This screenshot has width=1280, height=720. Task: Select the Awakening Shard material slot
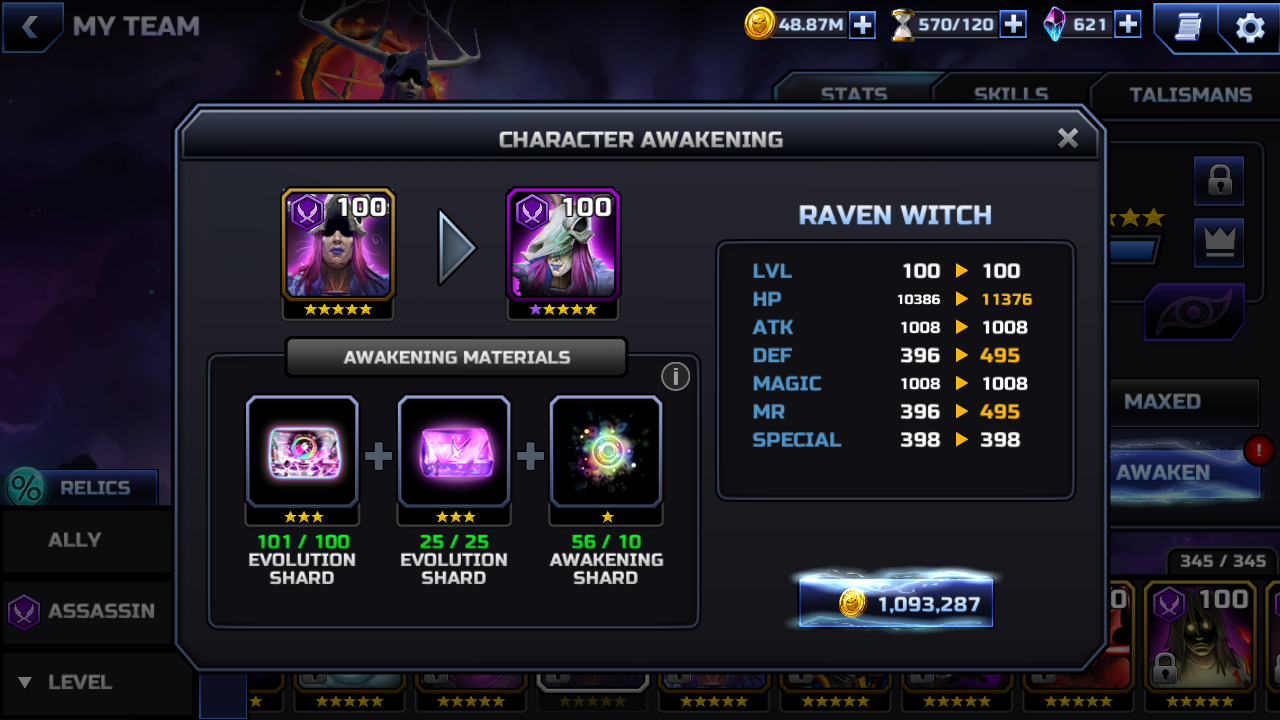[x=605, y=452]
